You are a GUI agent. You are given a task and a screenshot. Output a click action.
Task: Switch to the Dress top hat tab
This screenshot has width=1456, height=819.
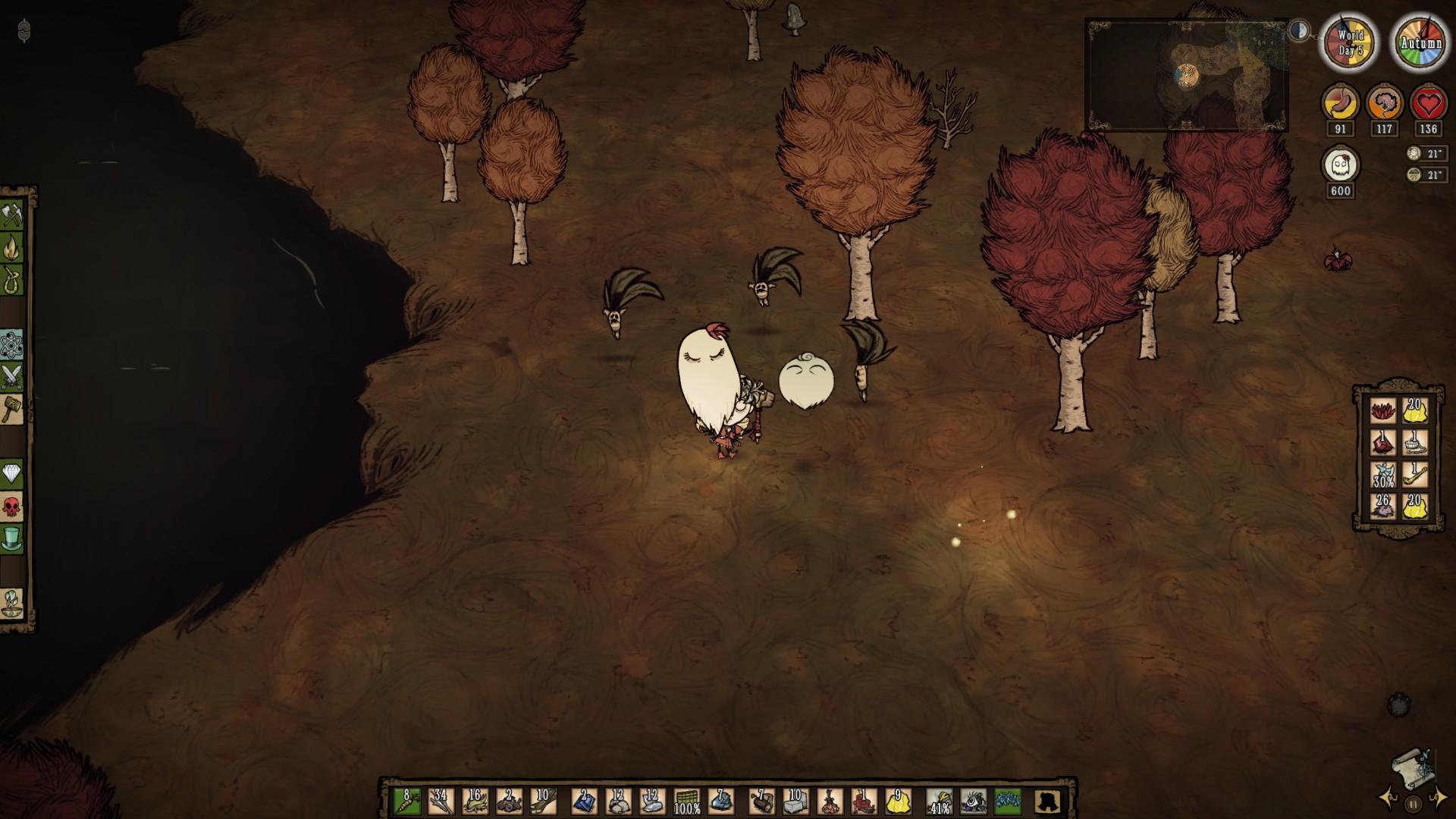[x=13, y=538]
